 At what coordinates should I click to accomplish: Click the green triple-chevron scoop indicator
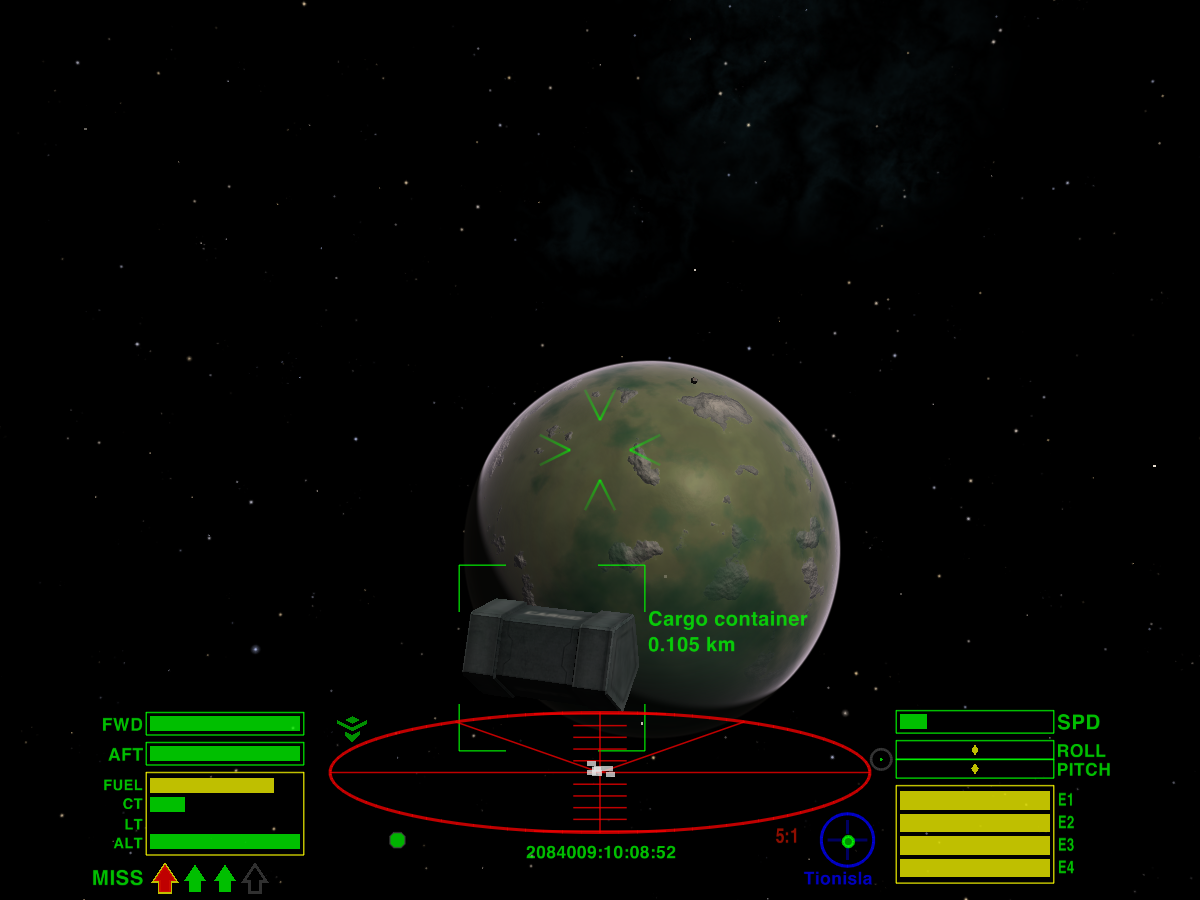coord(352,728)
